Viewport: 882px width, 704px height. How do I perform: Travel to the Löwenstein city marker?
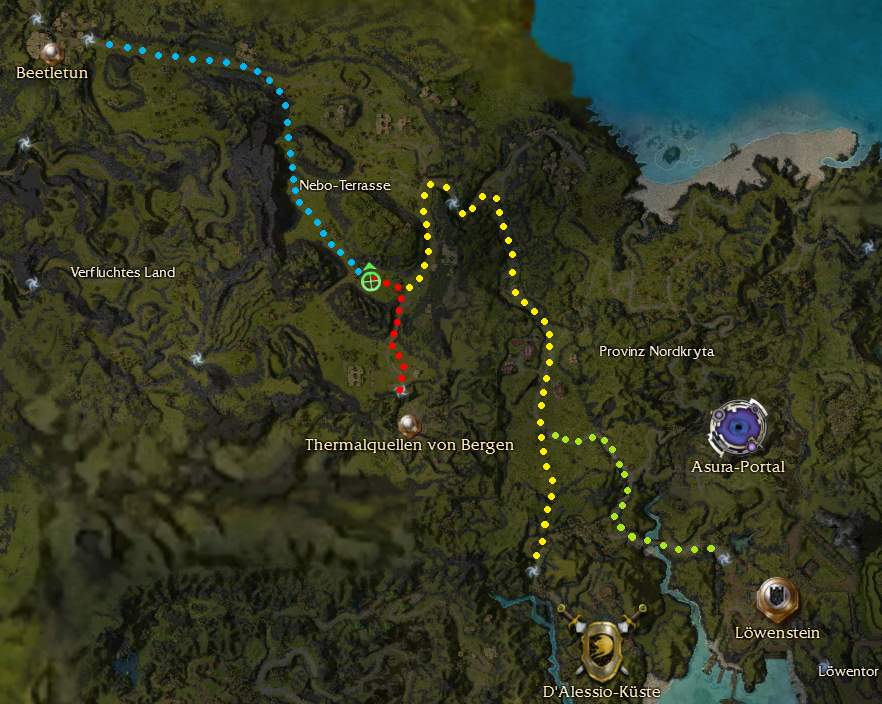coord(776,597)
